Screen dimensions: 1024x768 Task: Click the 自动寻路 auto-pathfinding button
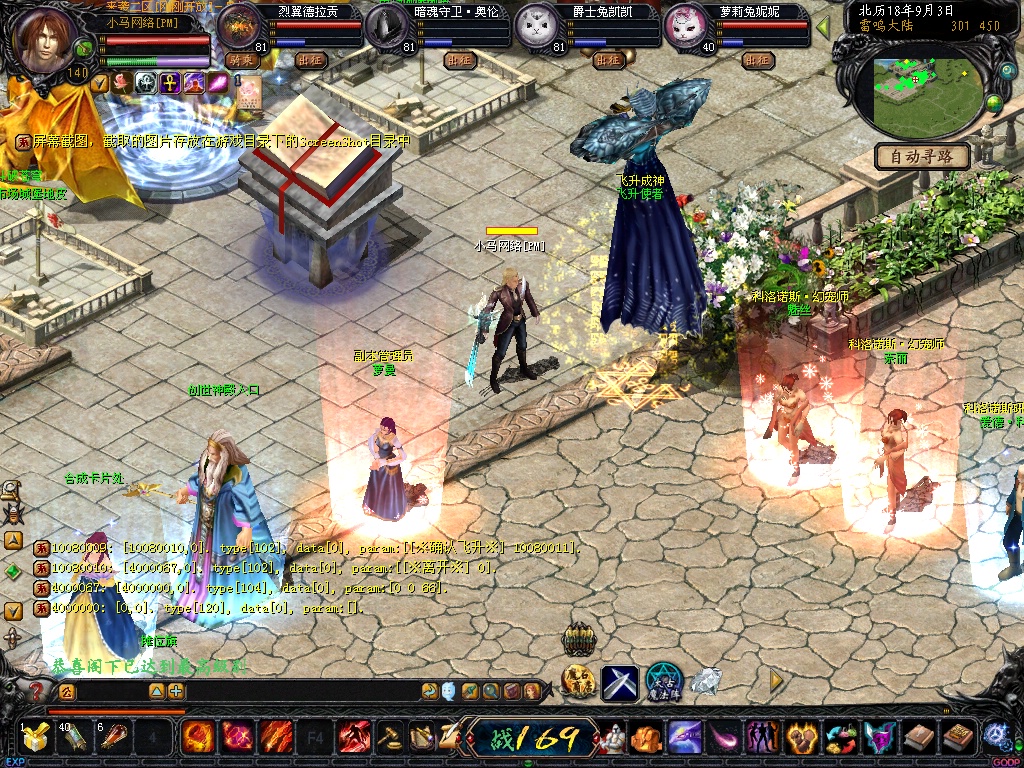(x=922, y=156)
